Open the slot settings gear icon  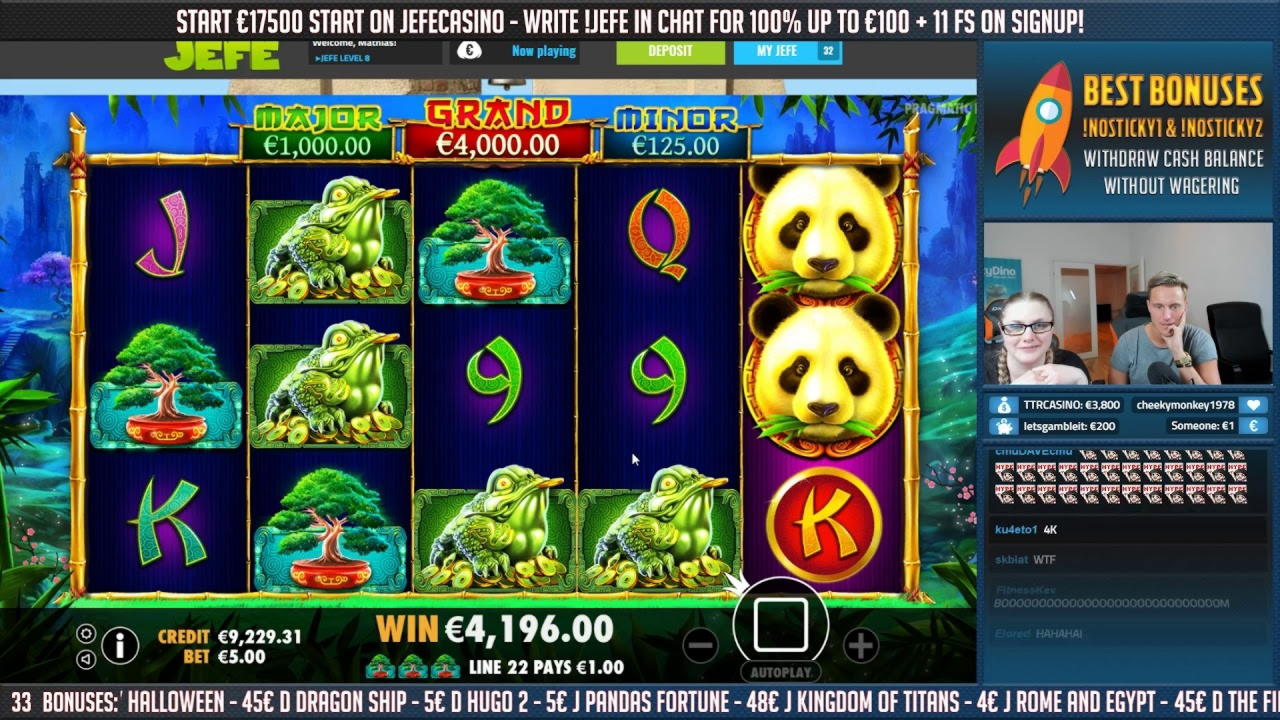click(86, 634)
